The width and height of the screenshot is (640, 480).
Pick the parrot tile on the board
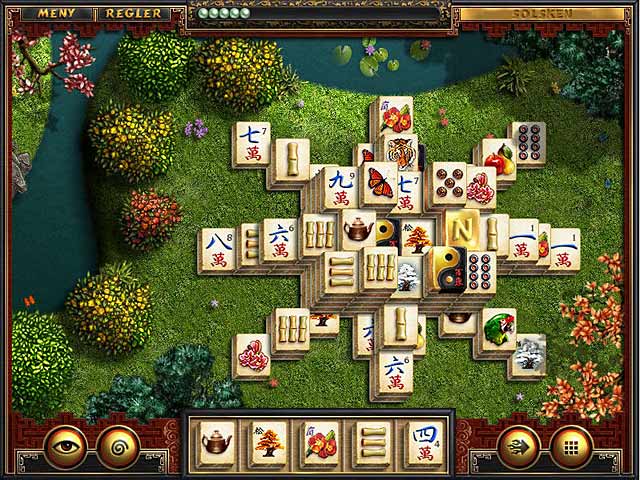pos(498,329)
